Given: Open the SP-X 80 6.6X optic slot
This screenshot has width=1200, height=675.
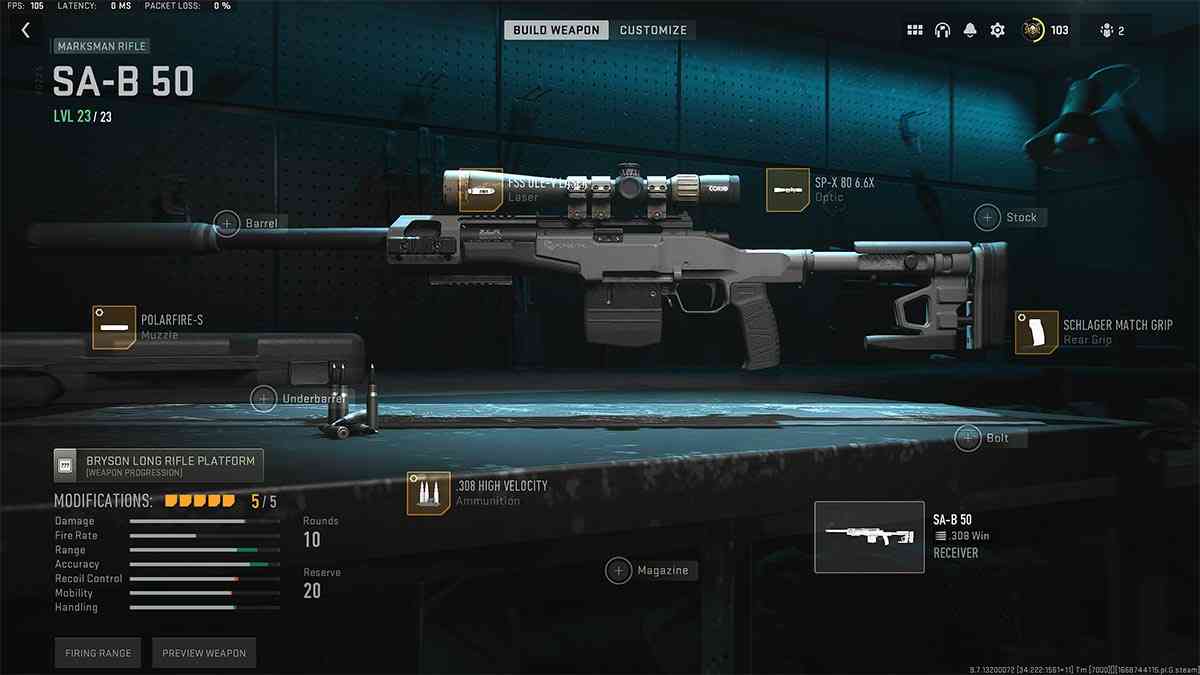Looking at the screenshot, I should coord(788,189).
